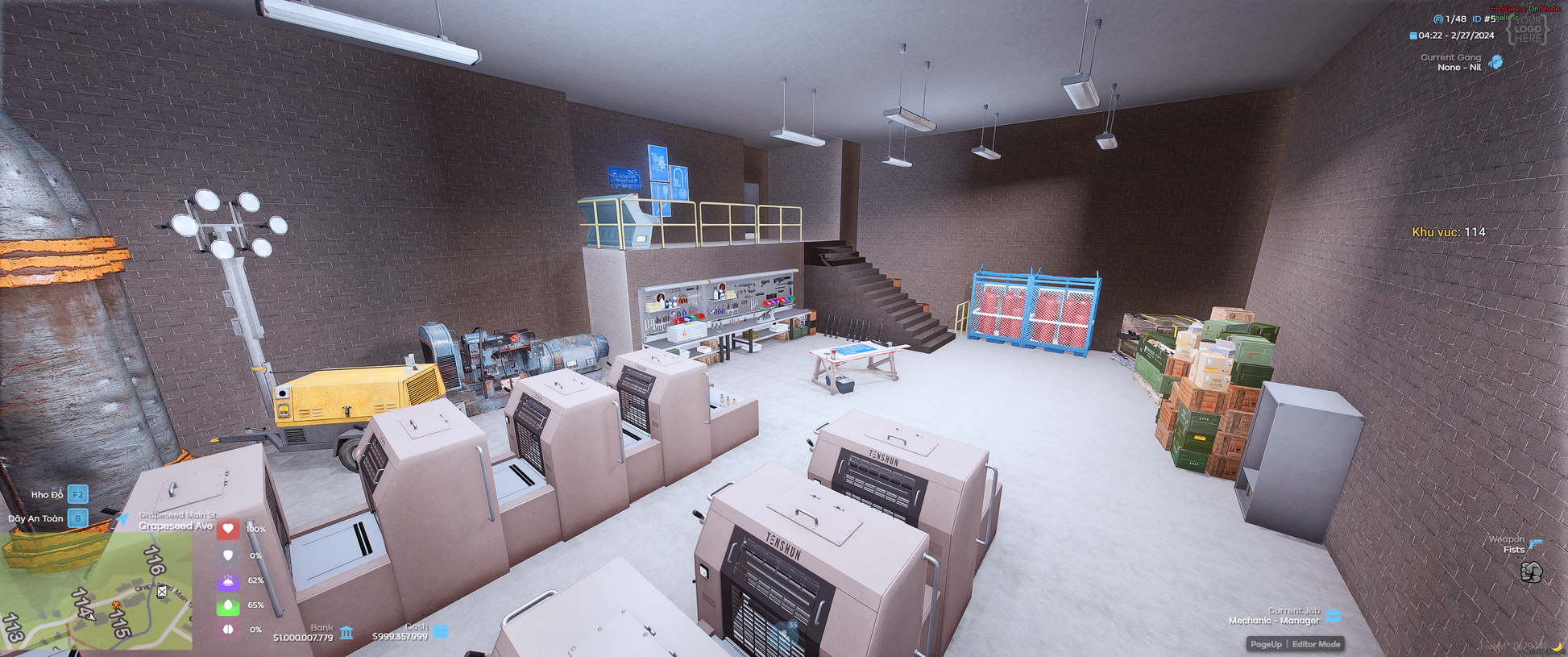Image resolution: width=1568 pixels, height=657 pixels.
Task: Click the Current Job briefcase icon
Action: (x=1334, y=616)
